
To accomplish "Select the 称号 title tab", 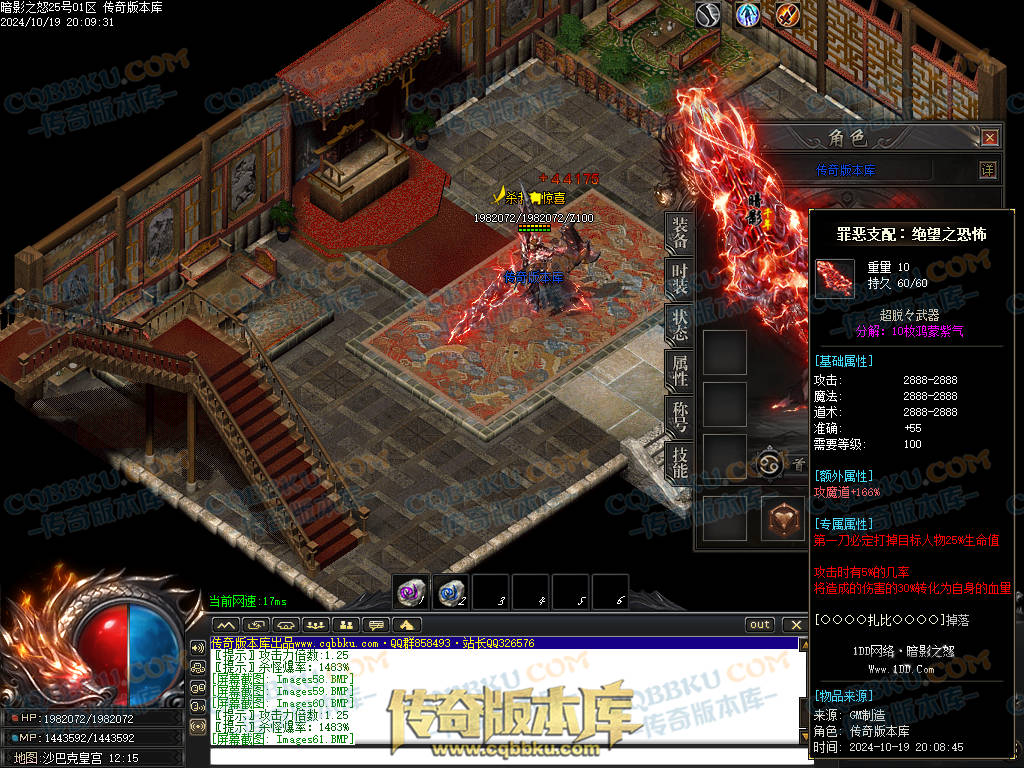I will click(680, 418).
